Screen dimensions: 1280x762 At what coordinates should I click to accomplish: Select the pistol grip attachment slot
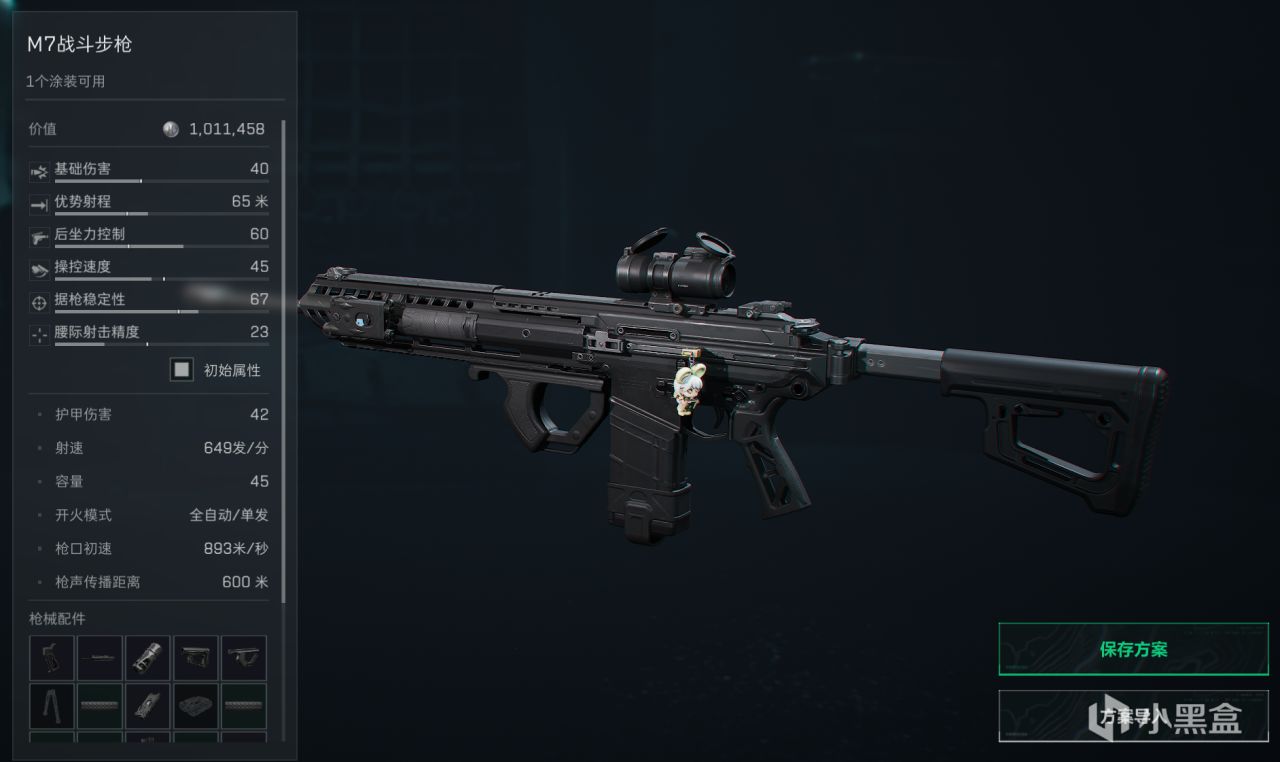pyautogui.click(x=53, y=658)
